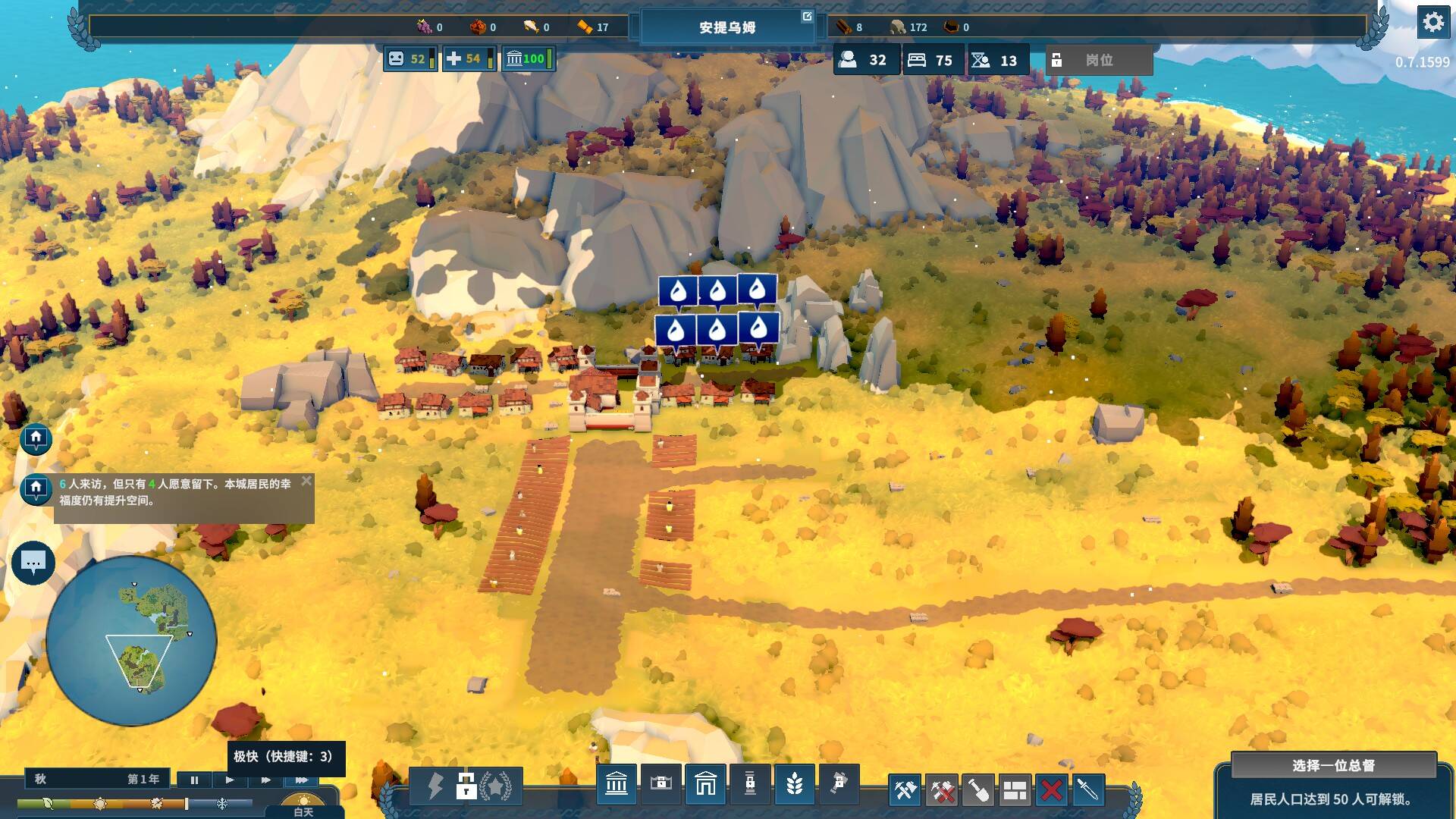
Task: Open the temple-columns building category
Action: tap(617, 784)
